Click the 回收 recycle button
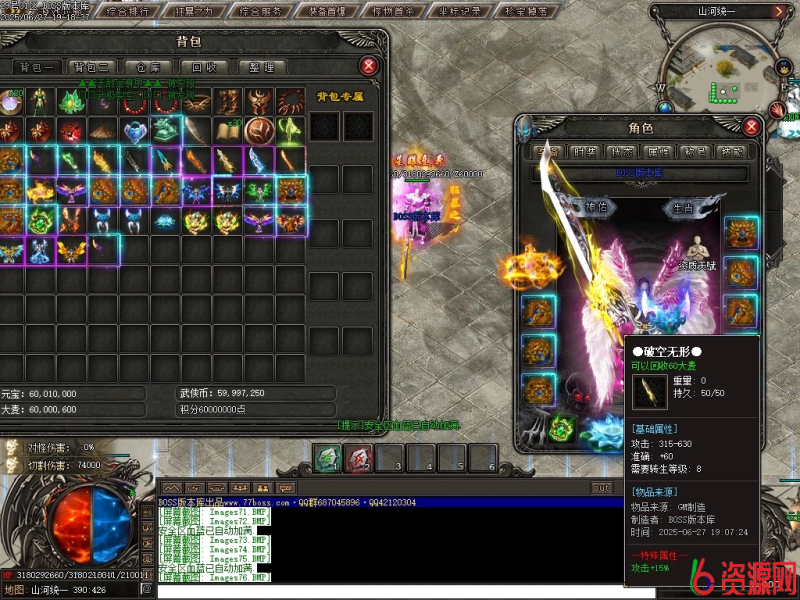 pos(204,67)
